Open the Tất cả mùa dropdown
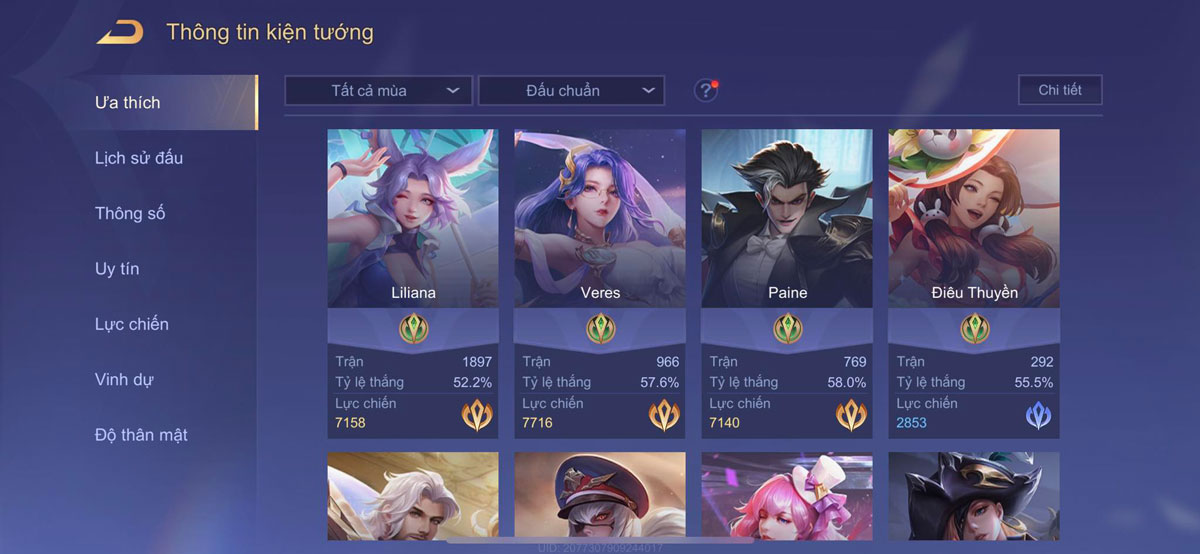Image resolution: width=1200 pixels, height=554 pixels. (x=378, y=90)
